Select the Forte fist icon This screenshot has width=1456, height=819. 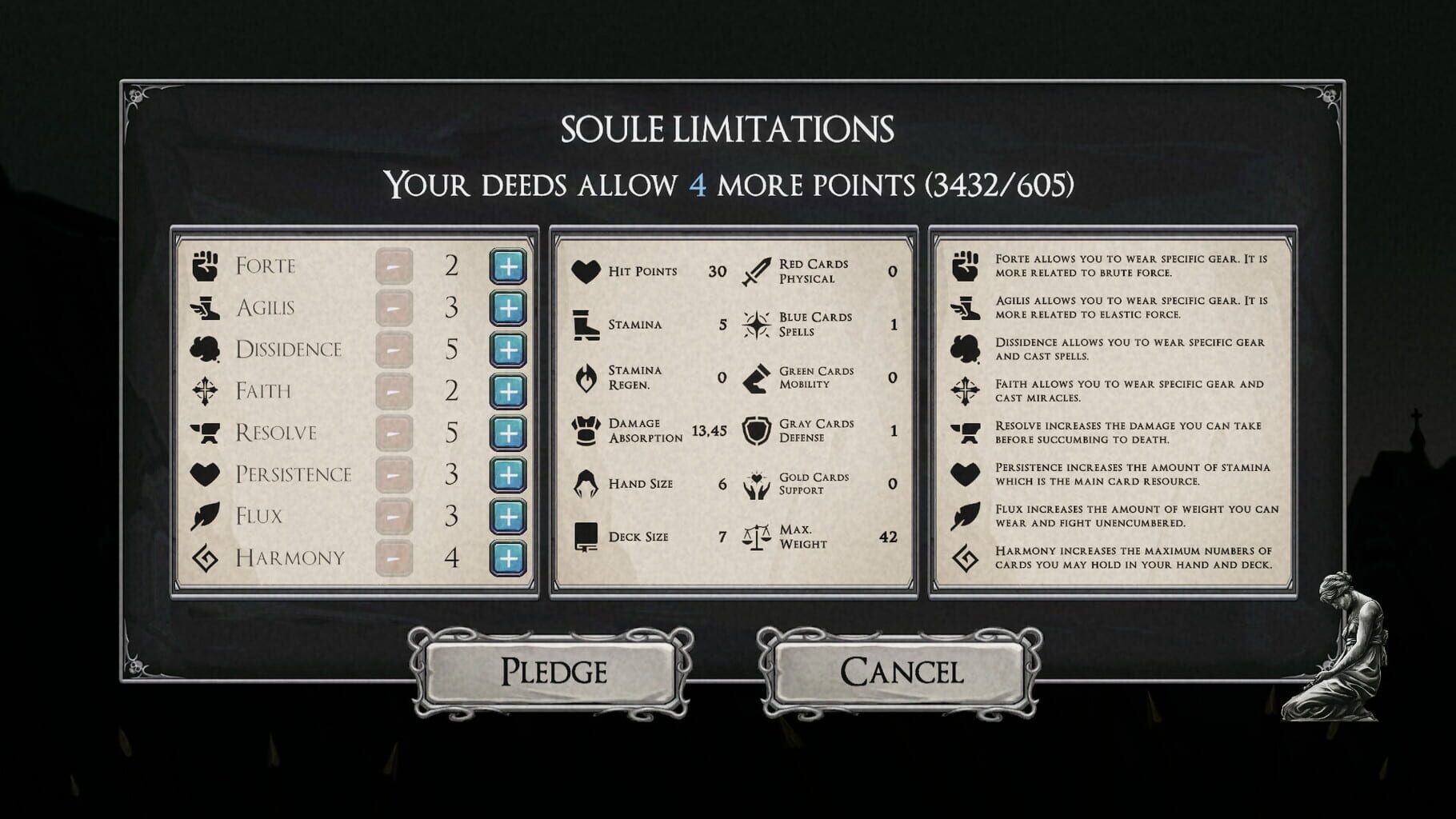[x=204, y=265]
